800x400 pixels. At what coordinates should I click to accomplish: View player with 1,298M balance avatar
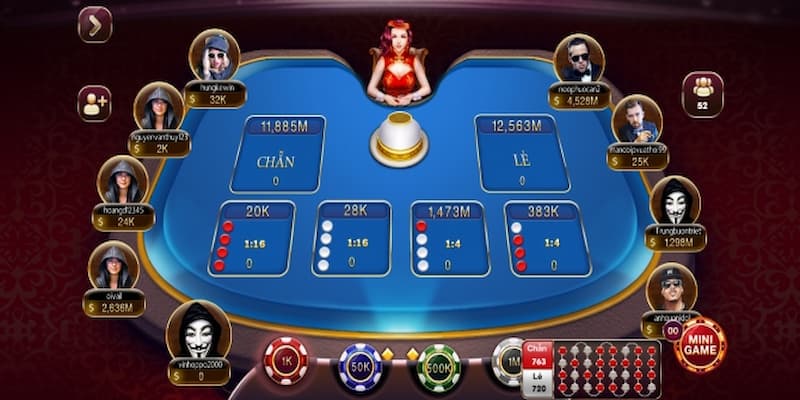(675, 201)
